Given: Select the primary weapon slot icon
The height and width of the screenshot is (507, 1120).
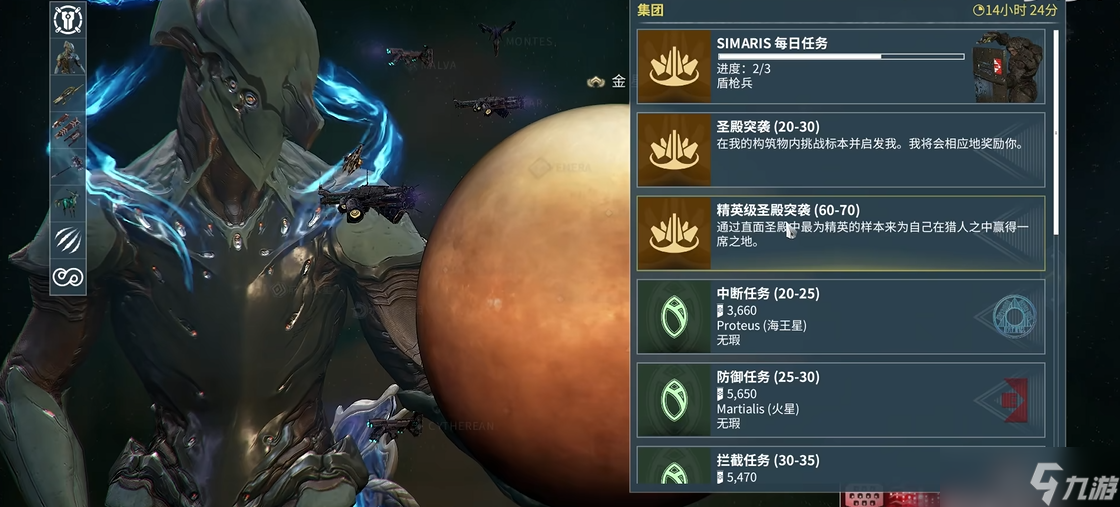Looking at the screenshot, I should [68, 93].
